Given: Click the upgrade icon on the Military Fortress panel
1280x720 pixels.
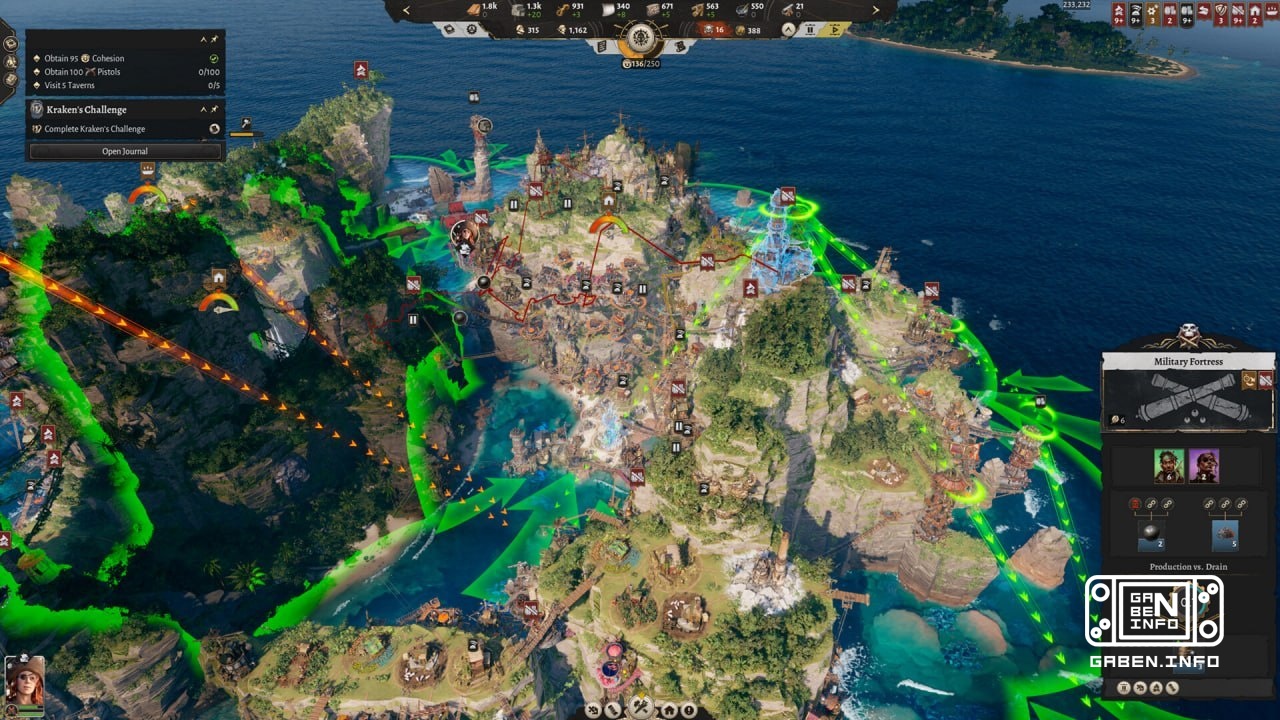Looking at the screenshot, I should coord(1247,381).
